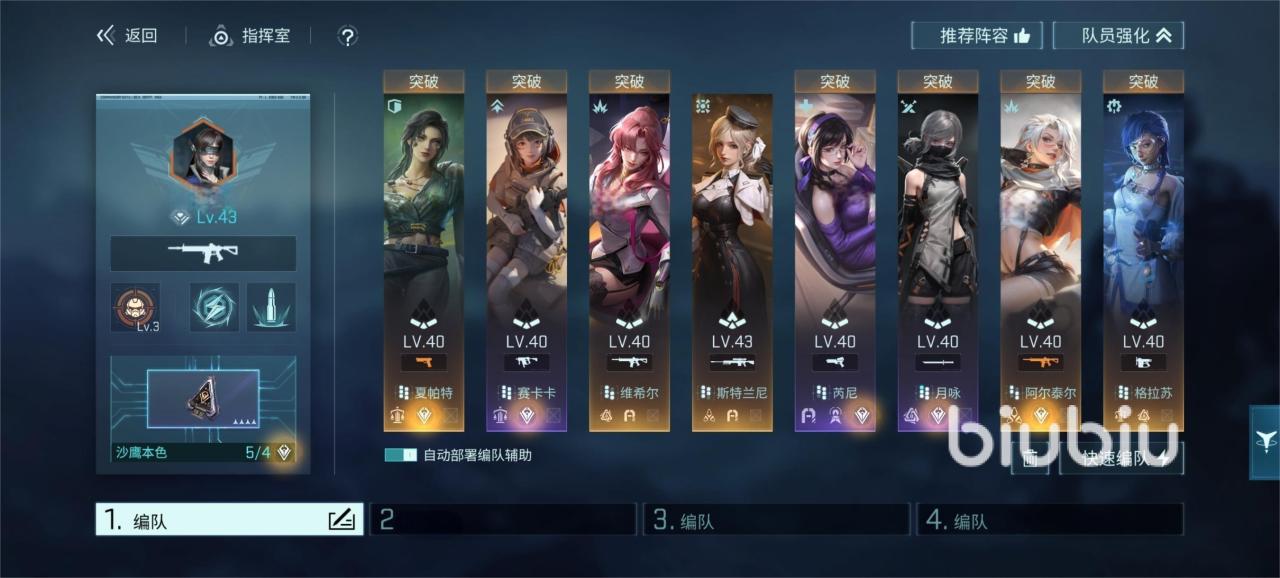Open the 指挥室 command room
1280x578 pixels.
pos(250,36)
